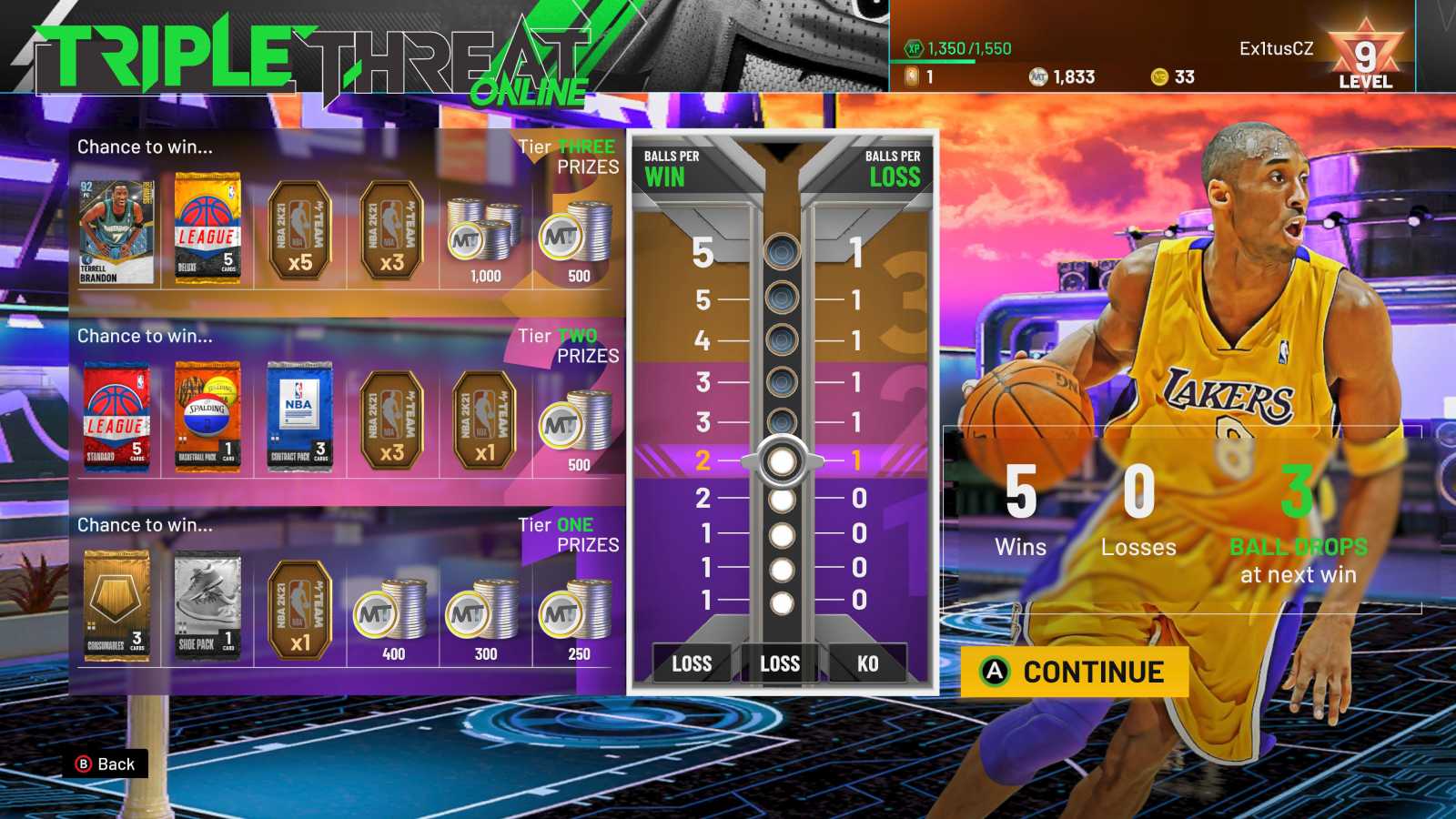This screenshot has height=819, width=1456.
Task: Select the x5 MyTeam token prize
Action: click(298, 227)
